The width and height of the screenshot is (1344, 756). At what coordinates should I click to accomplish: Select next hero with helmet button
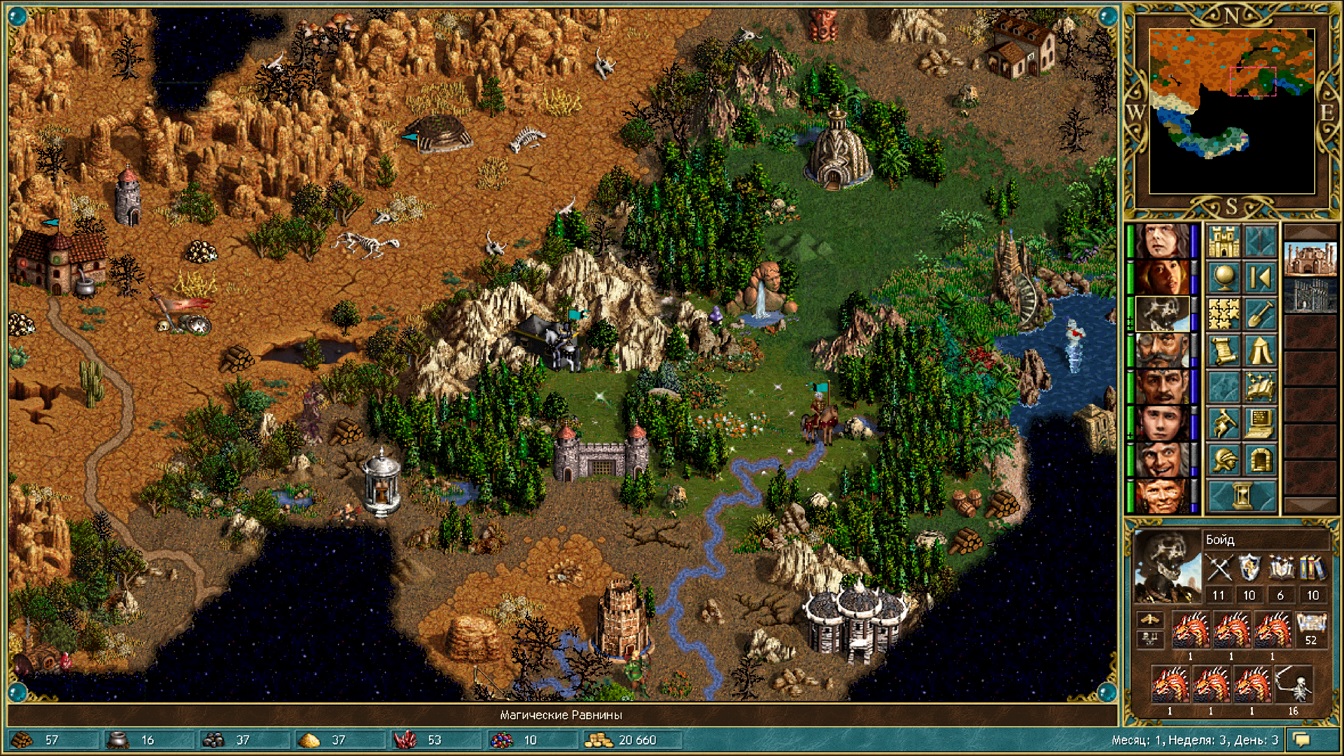coord(1223,460)
